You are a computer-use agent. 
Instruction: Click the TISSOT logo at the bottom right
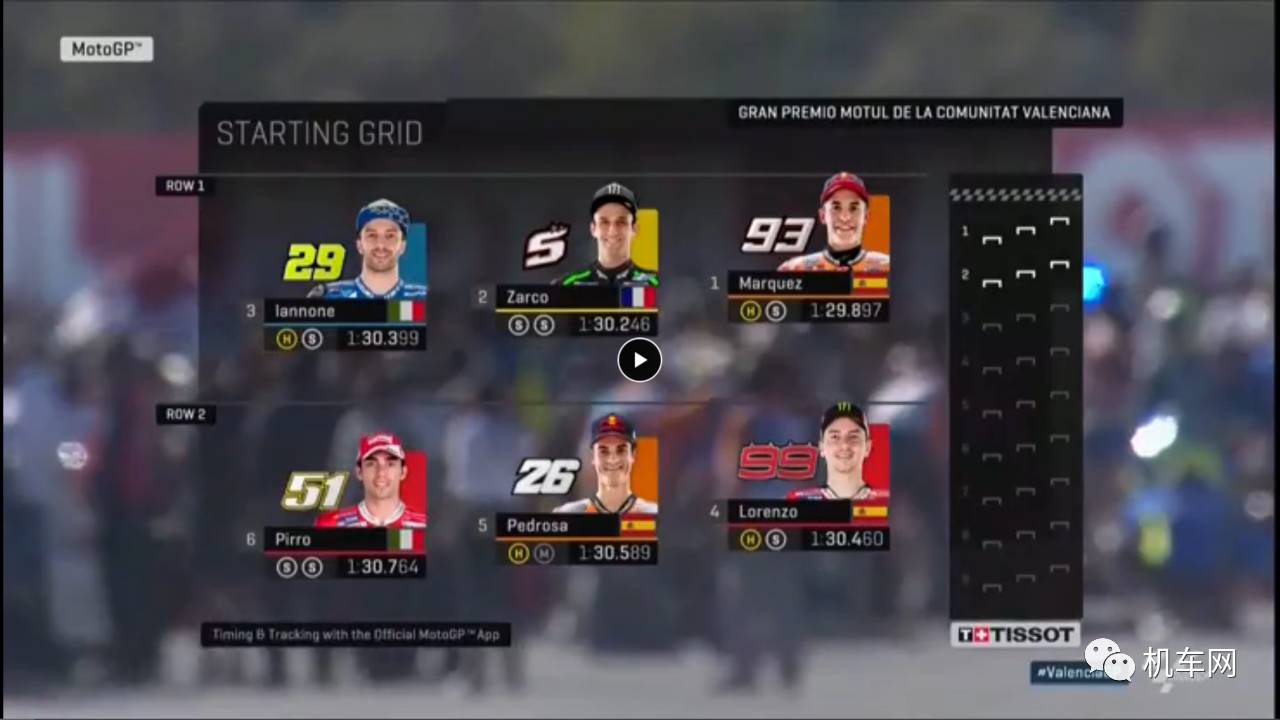click(x=1014, y=633)
